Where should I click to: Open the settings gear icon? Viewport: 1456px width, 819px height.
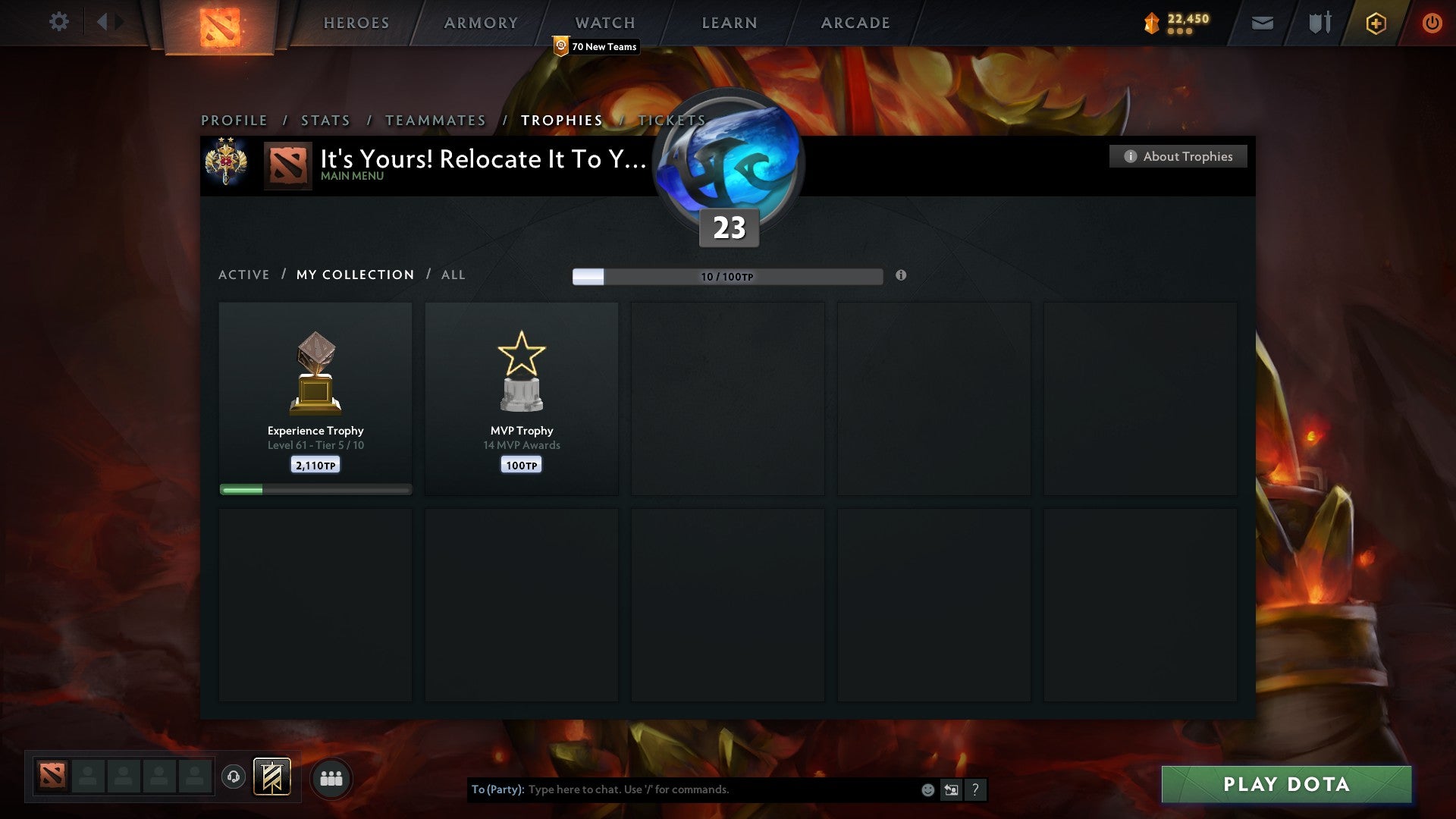[59, 22]
